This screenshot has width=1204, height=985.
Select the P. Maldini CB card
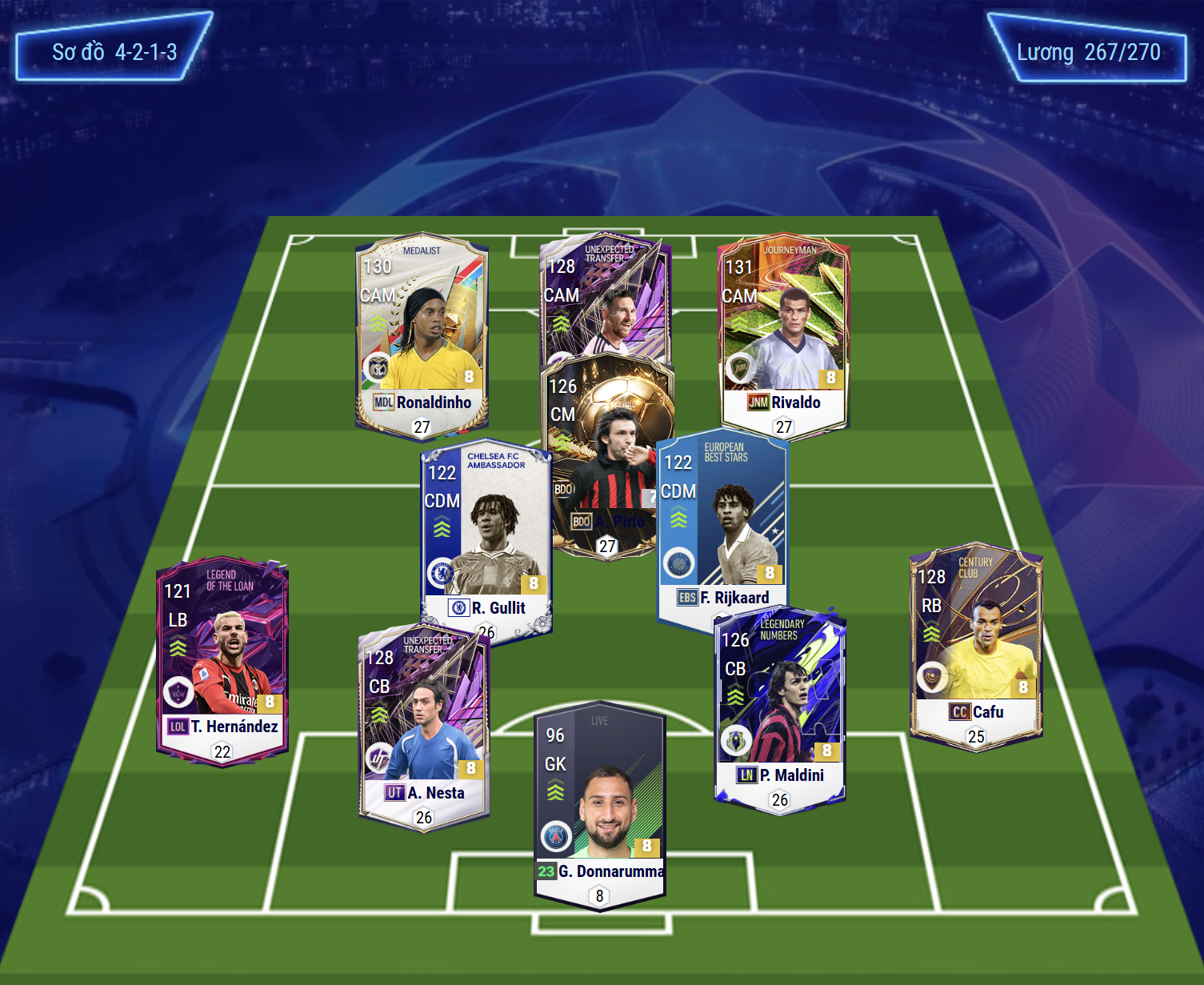(780, 708)
